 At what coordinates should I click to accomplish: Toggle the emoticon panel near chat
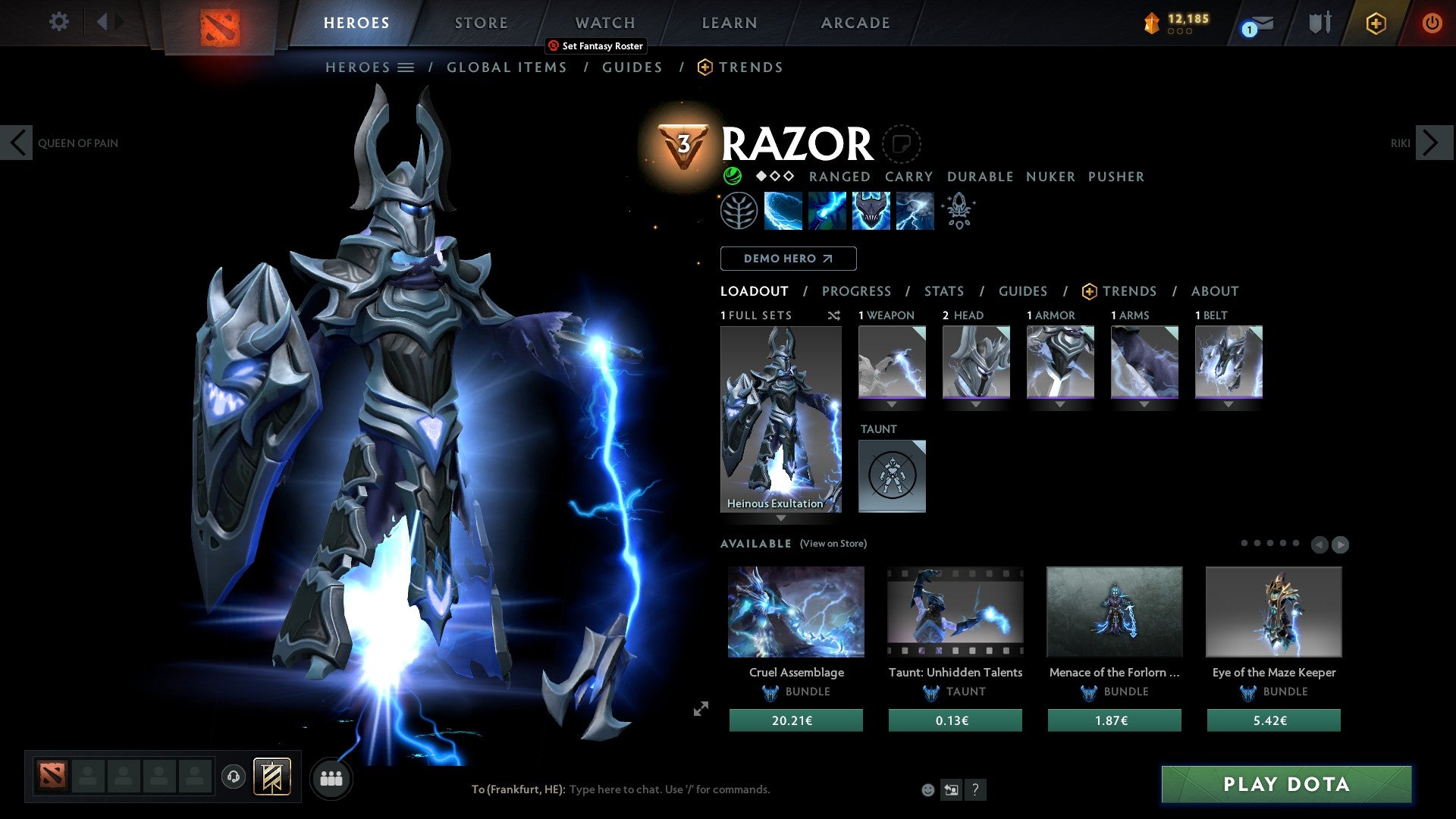(x=927, y=789)
